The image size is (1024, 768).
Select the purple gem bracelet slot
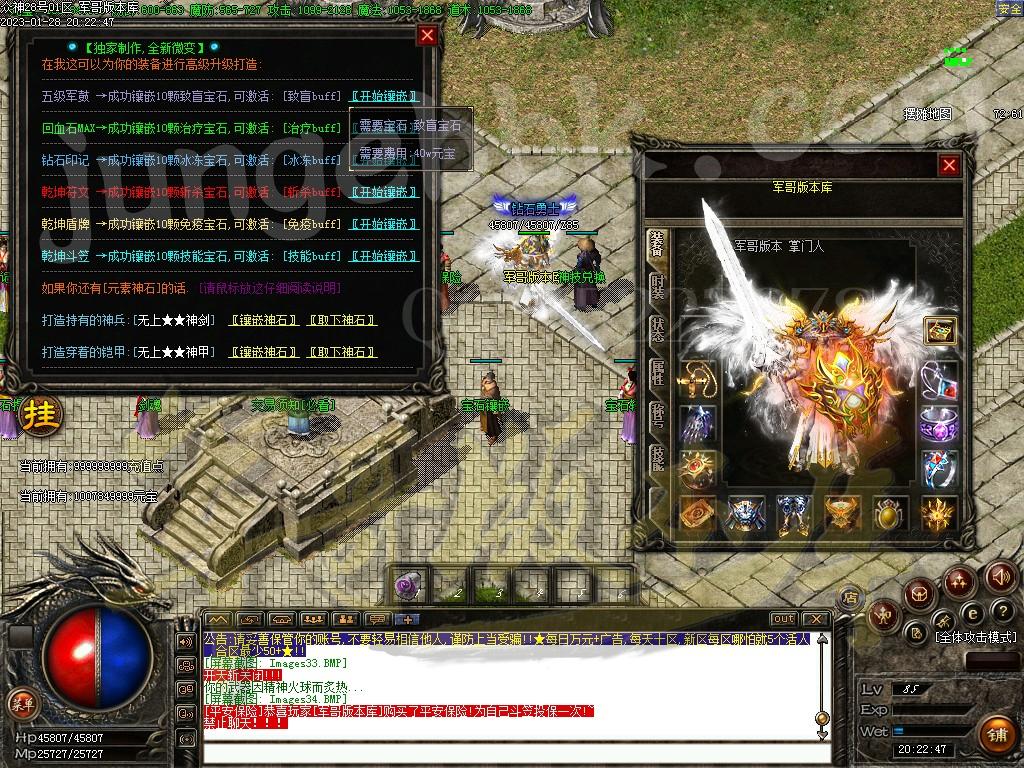click(x=938, y=424)
